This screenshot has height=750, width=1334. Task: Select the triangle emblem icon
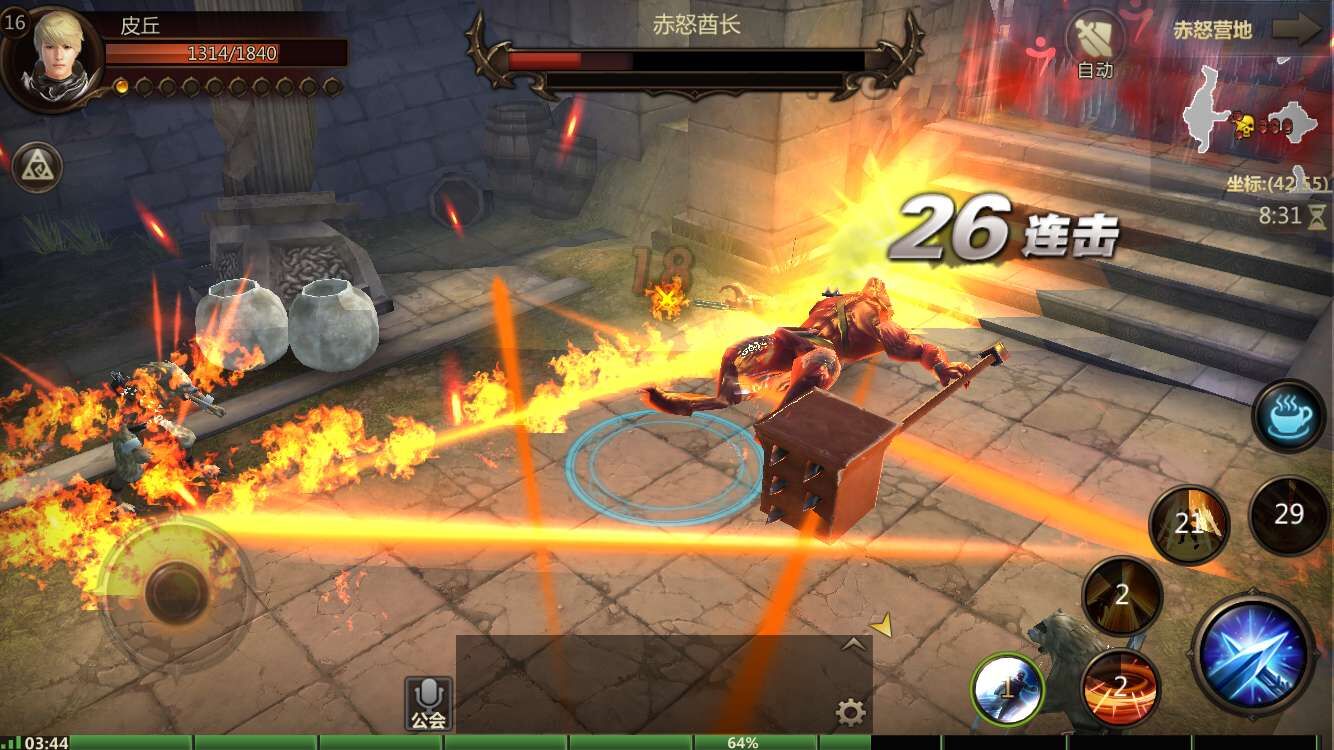tap(37, 168)
